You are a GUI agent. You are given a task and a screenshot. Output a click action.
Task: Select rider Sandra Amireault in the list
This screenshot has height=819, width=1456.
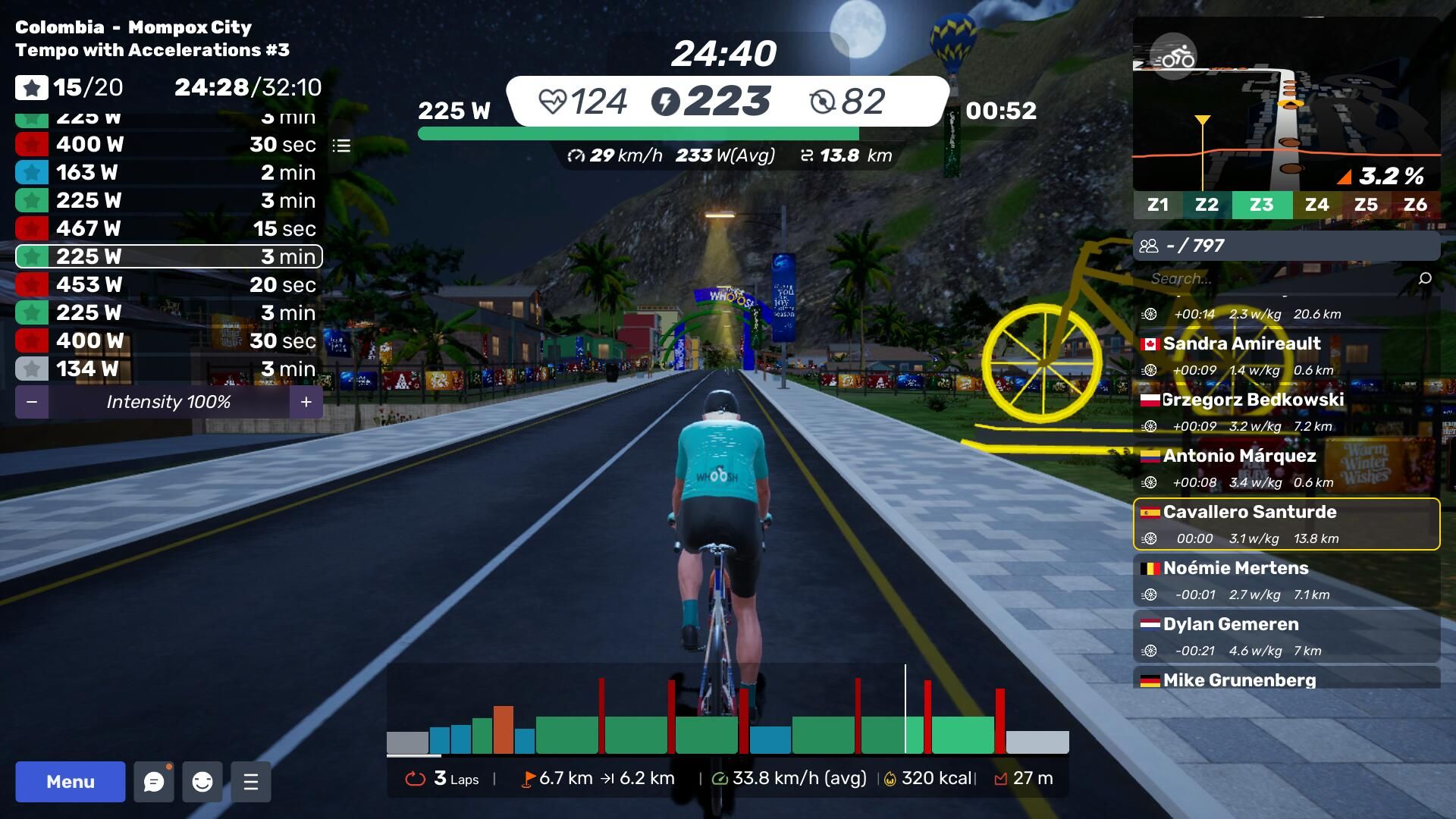coord(1286,356)
